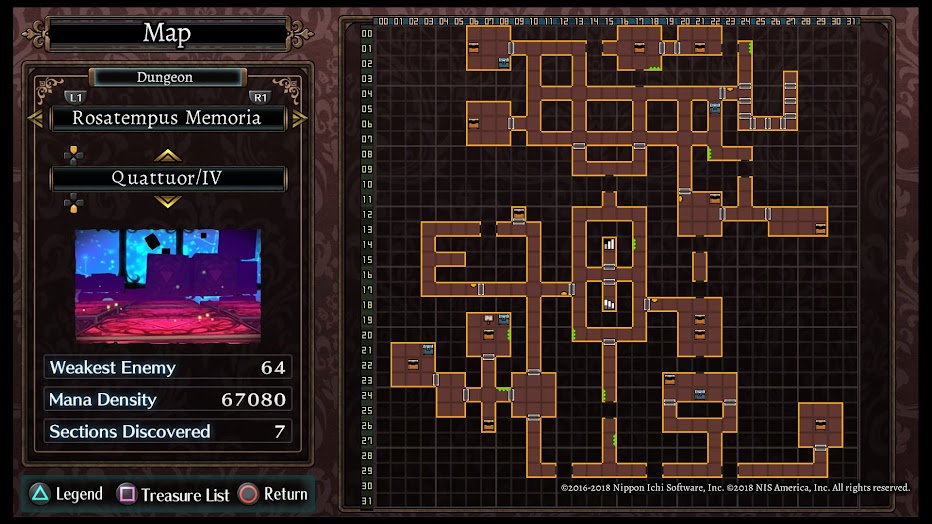Select the Quattuor/IV floor label

tap(167, 178)
